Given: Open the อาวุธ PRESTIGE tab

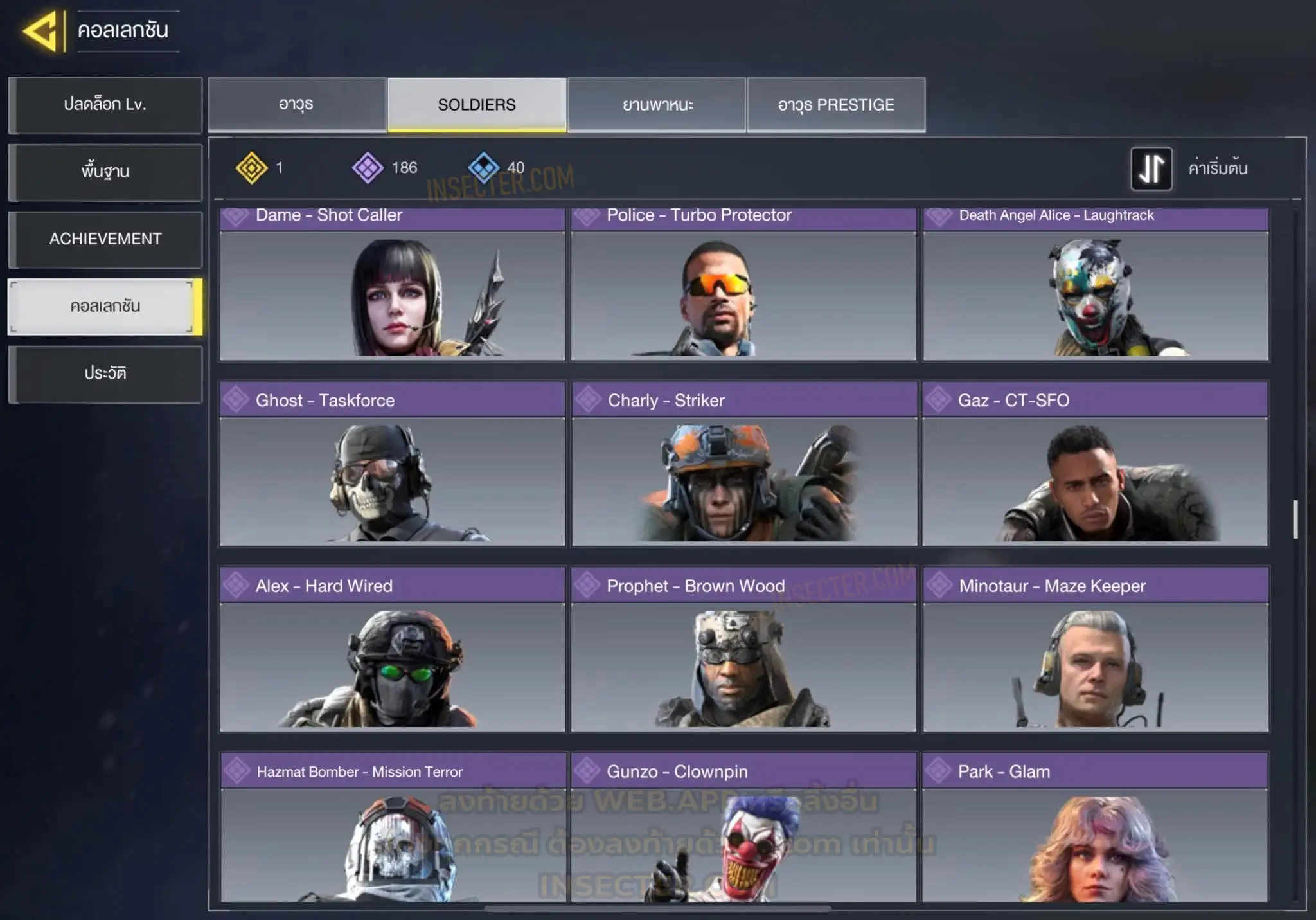Looking at the screenshot, I should 836,105.
